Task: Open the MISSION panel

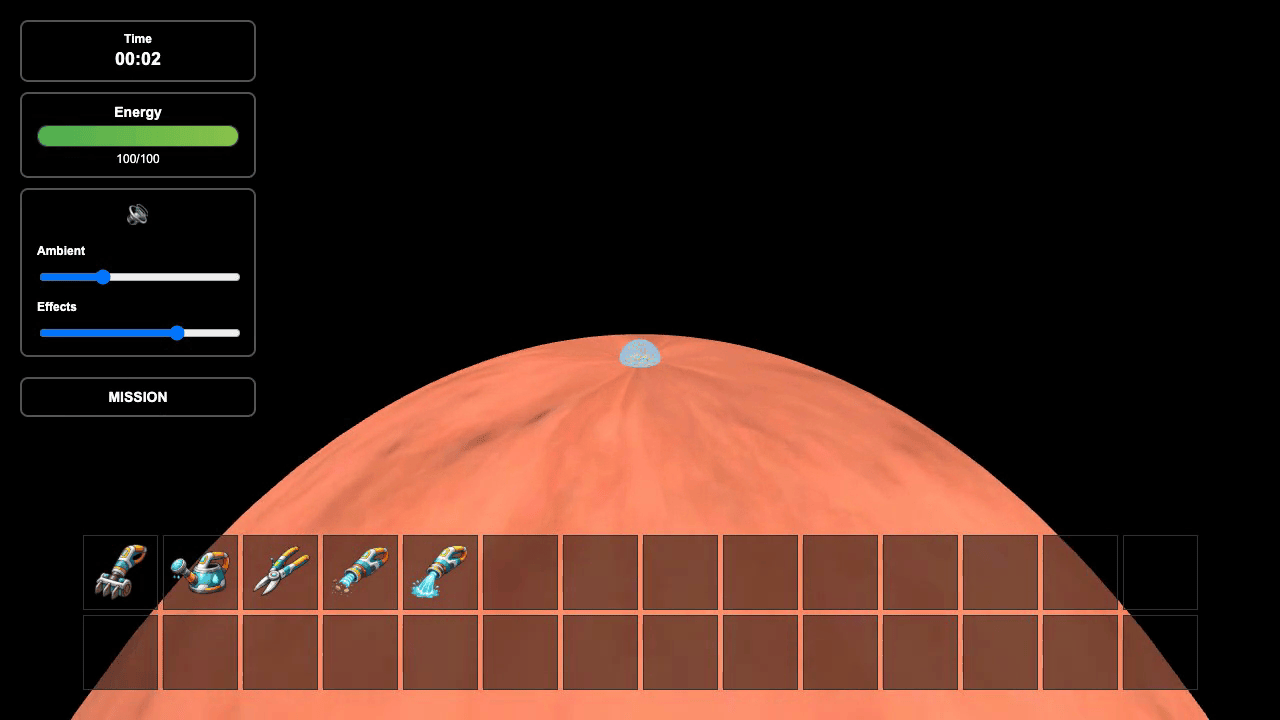Action: click(x=137, y=397)
